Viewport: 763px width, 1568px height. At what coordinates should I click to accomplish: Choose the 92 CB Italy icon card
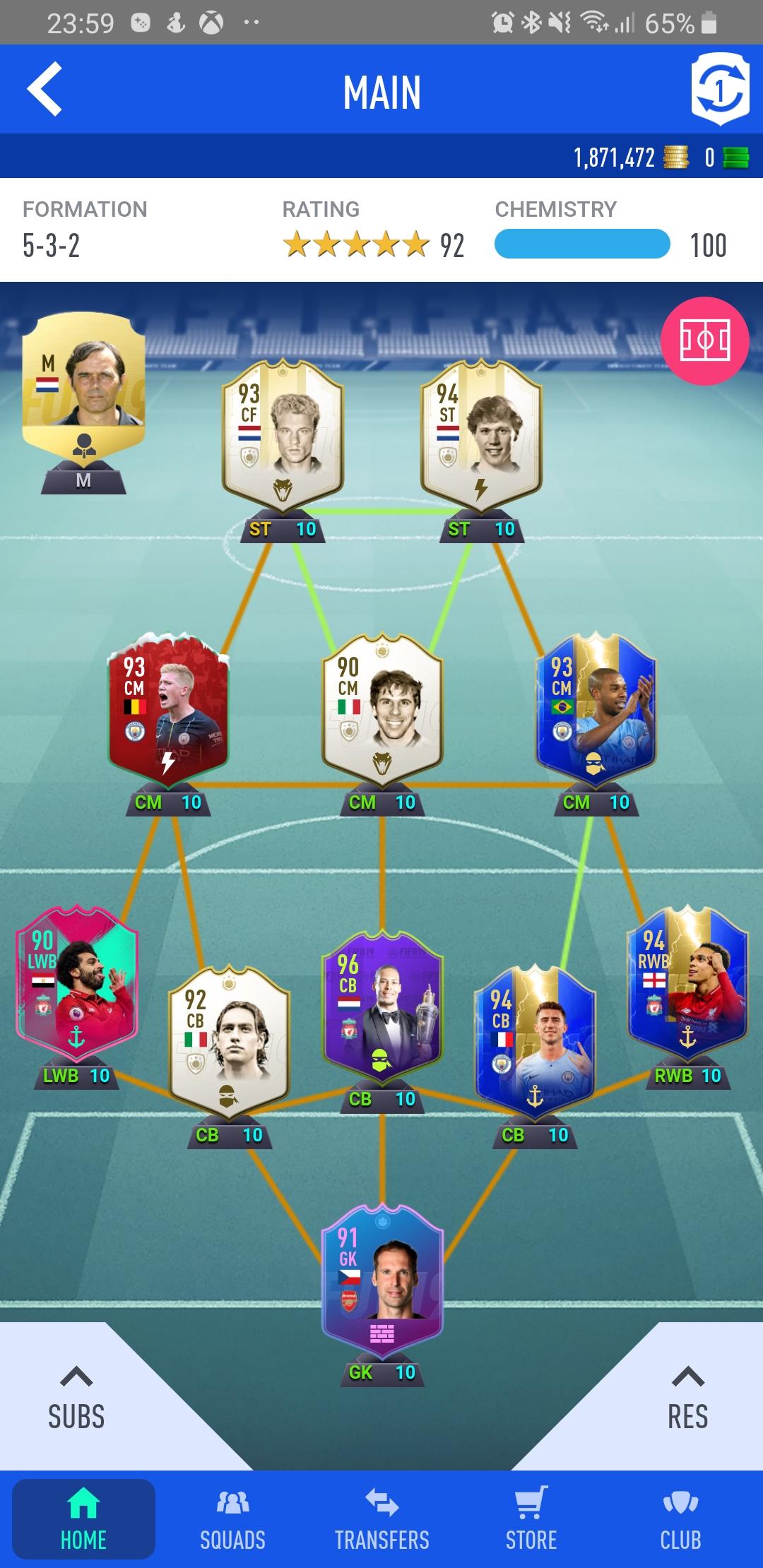click(229, 1043)
